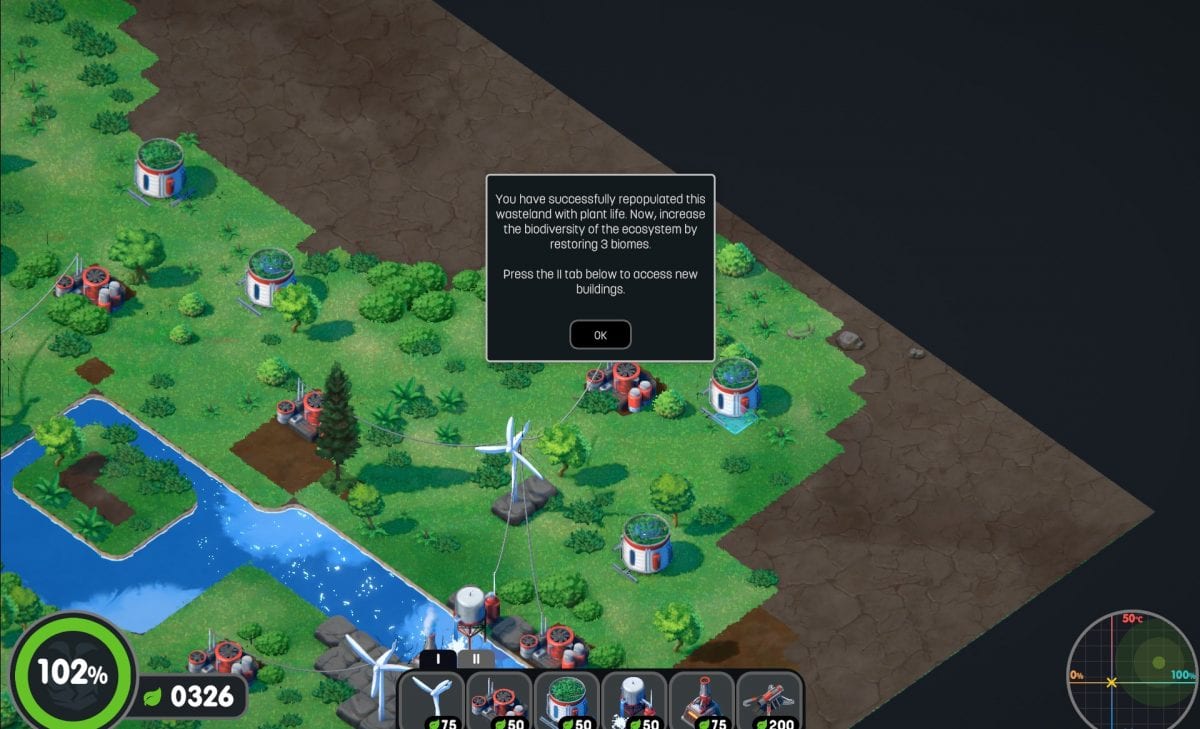Open the temperature and humidity climate gauge
Screen dimensions: 1200x729
coord(1130,672)
